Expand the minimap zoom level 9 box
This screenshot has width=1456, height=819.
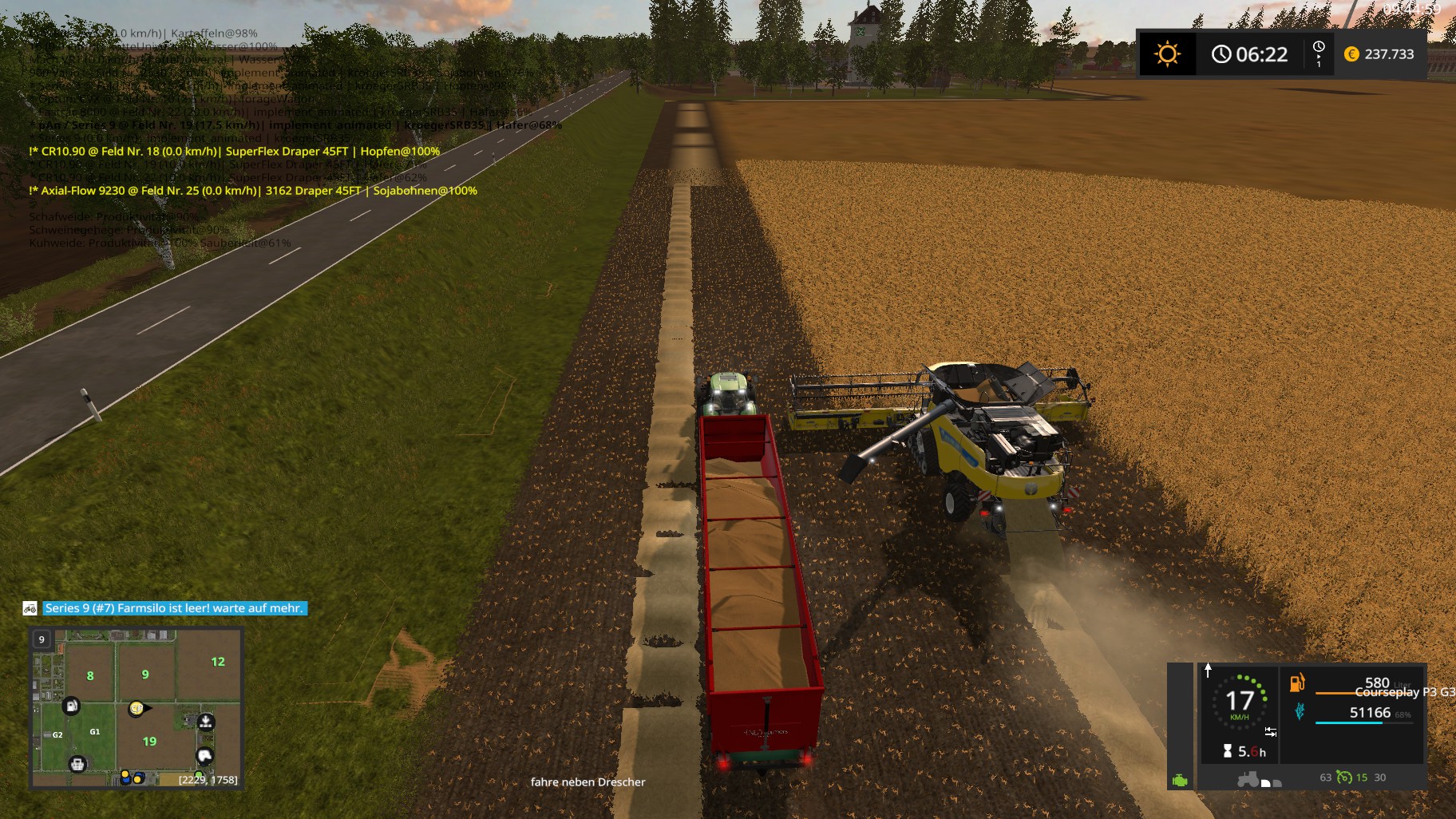[x=41, y=639]
